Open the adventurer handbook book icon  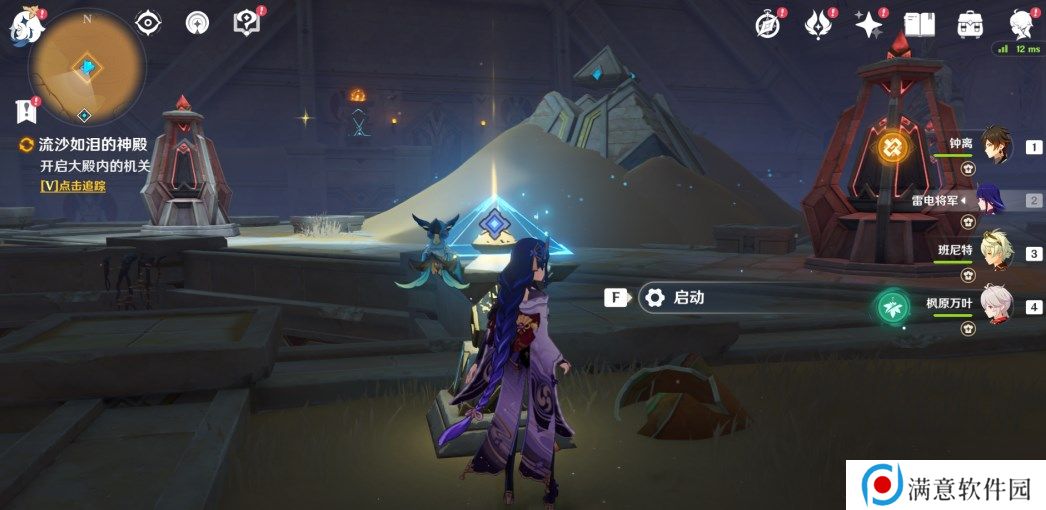[919, 24]
